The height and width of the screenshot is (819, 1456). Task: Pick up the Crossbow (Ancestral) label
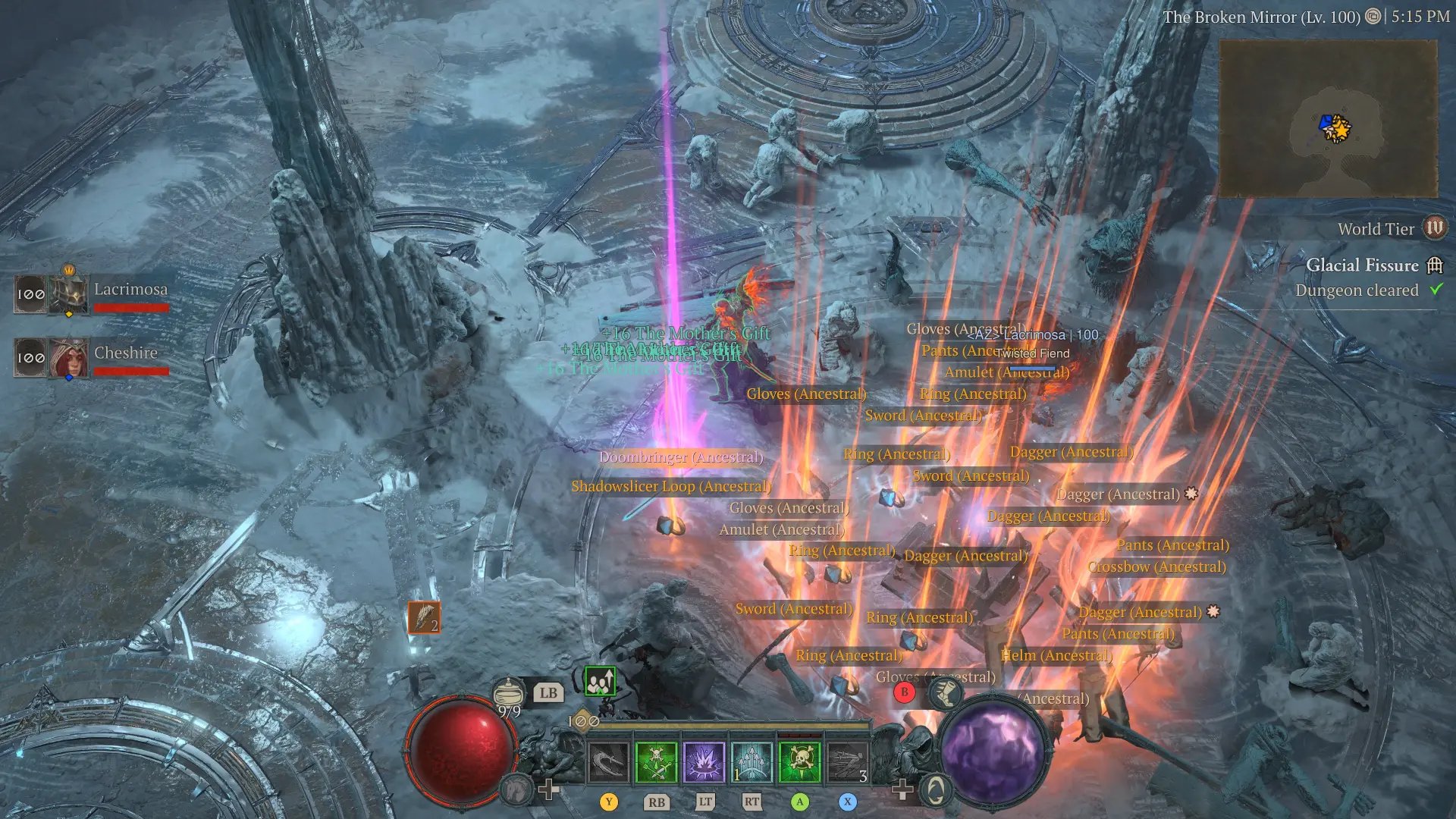1156,567
